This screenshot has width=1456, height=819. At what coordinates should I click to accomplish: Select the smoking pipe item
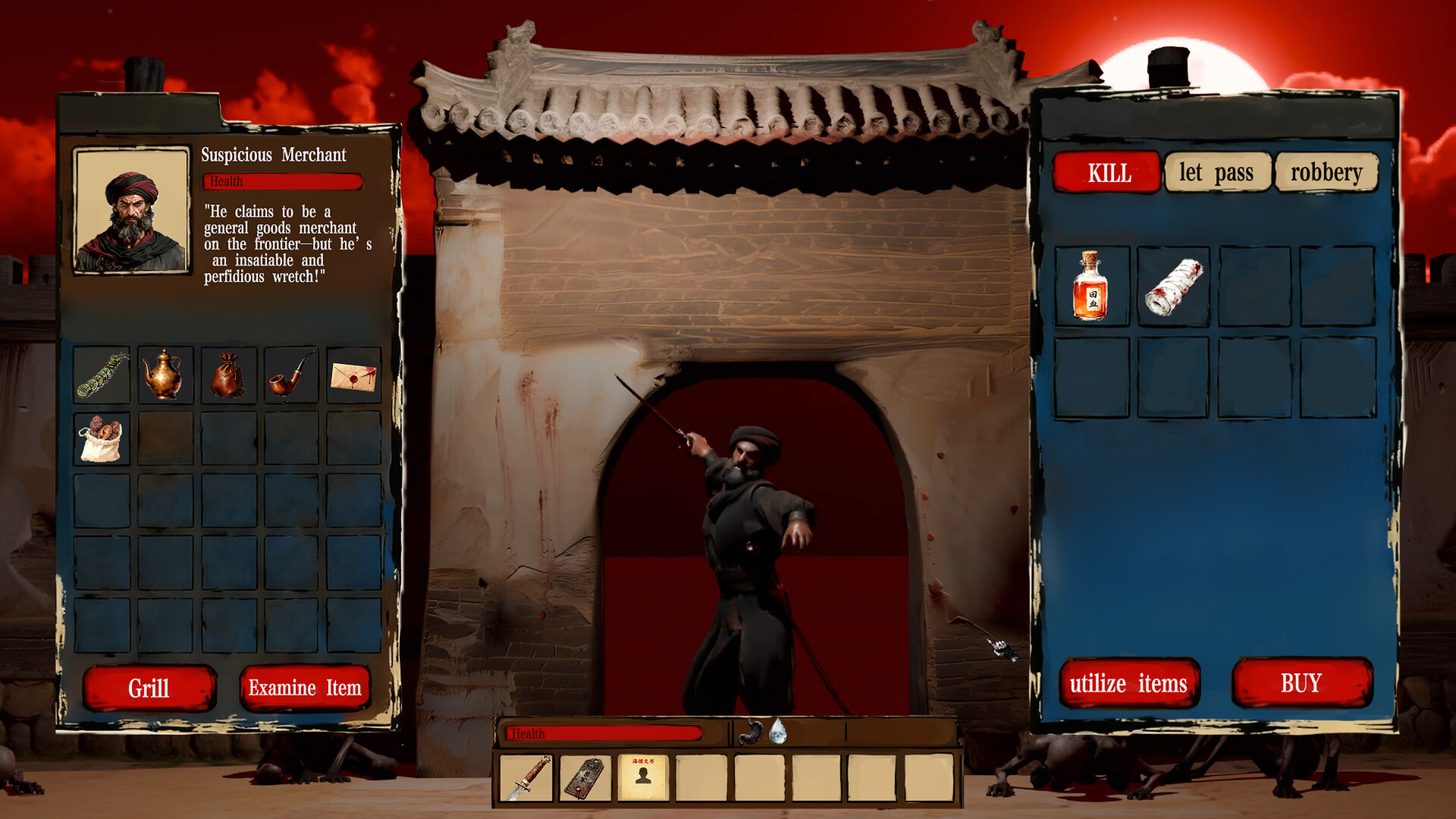pyautogui.click(x=290, y=375)
